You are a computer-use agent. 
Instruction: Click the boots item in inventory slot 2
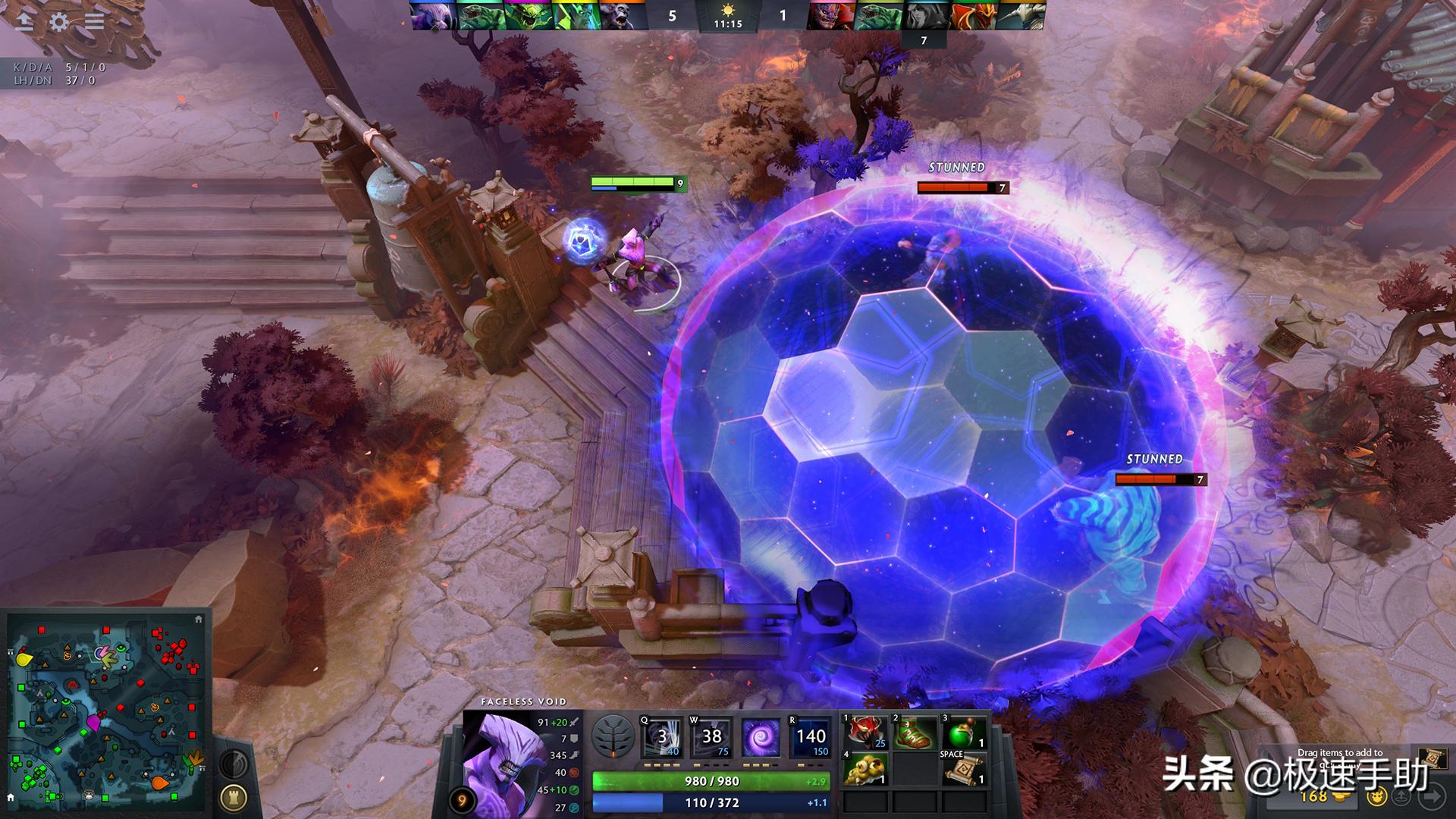point(915,733)
